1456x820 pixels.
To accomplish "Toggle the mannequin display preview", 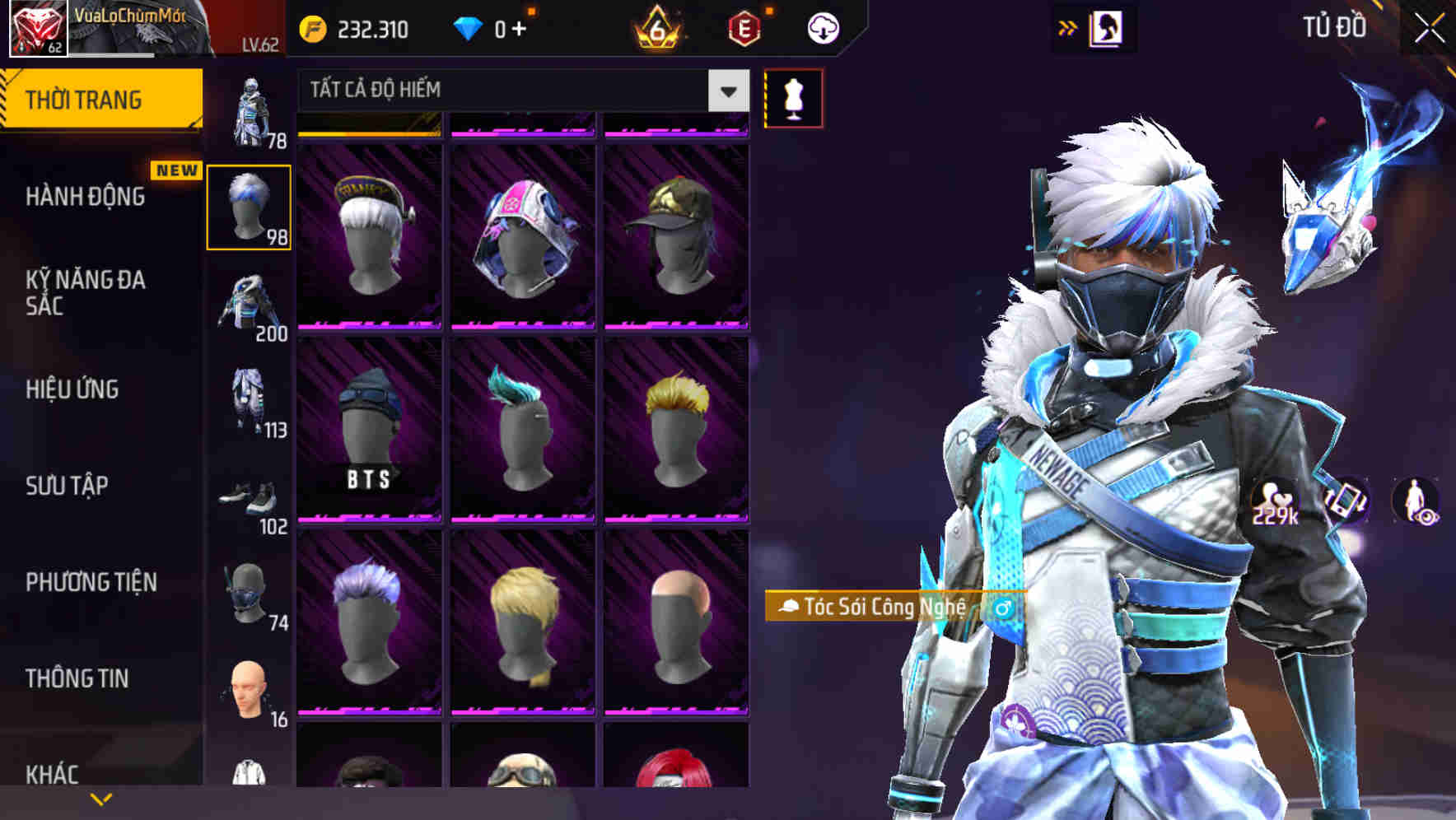I will pos(793,97).
